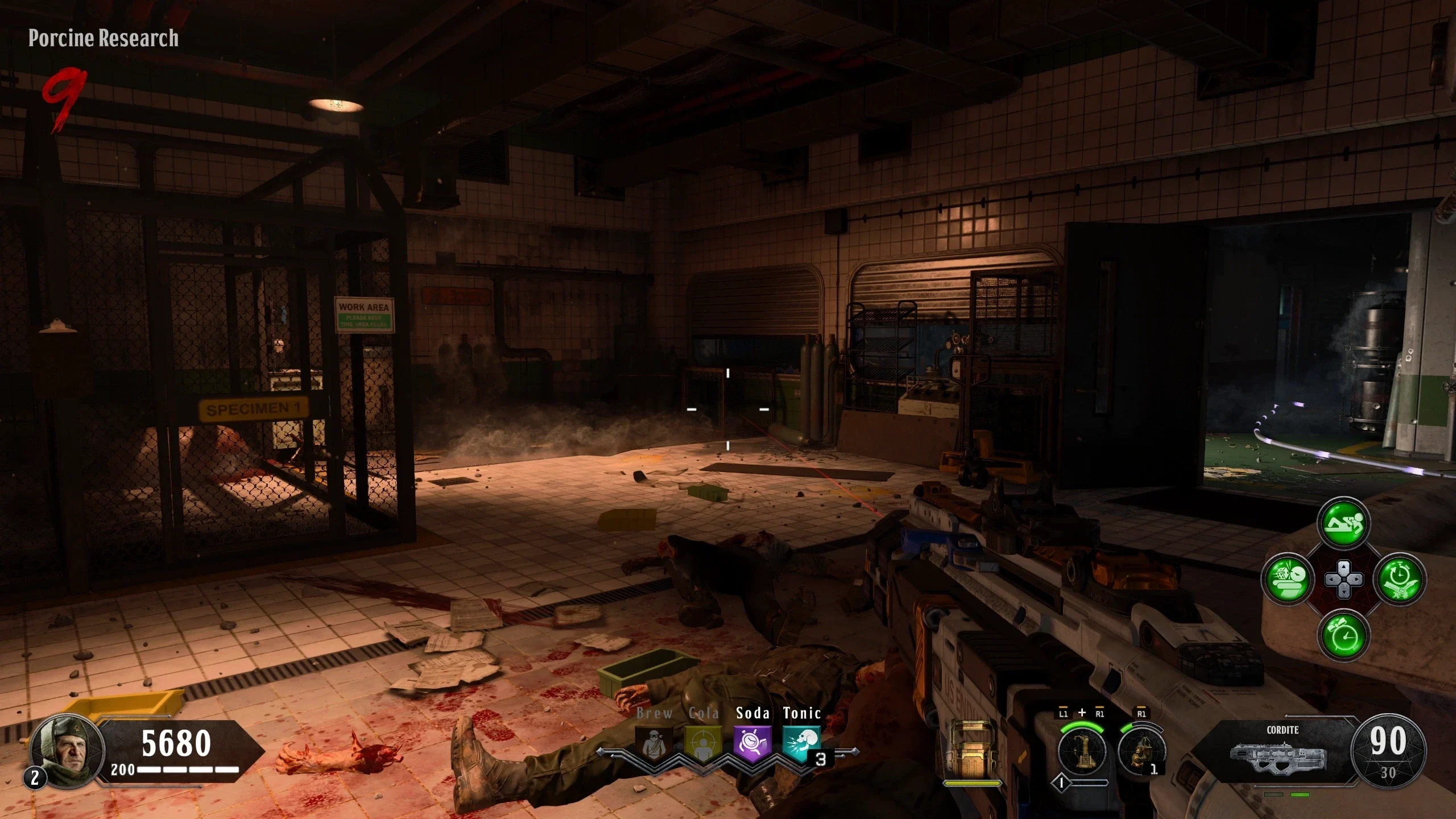
Task: Activate the left elixir with dice icon
Action: [x=1288, y=579]
